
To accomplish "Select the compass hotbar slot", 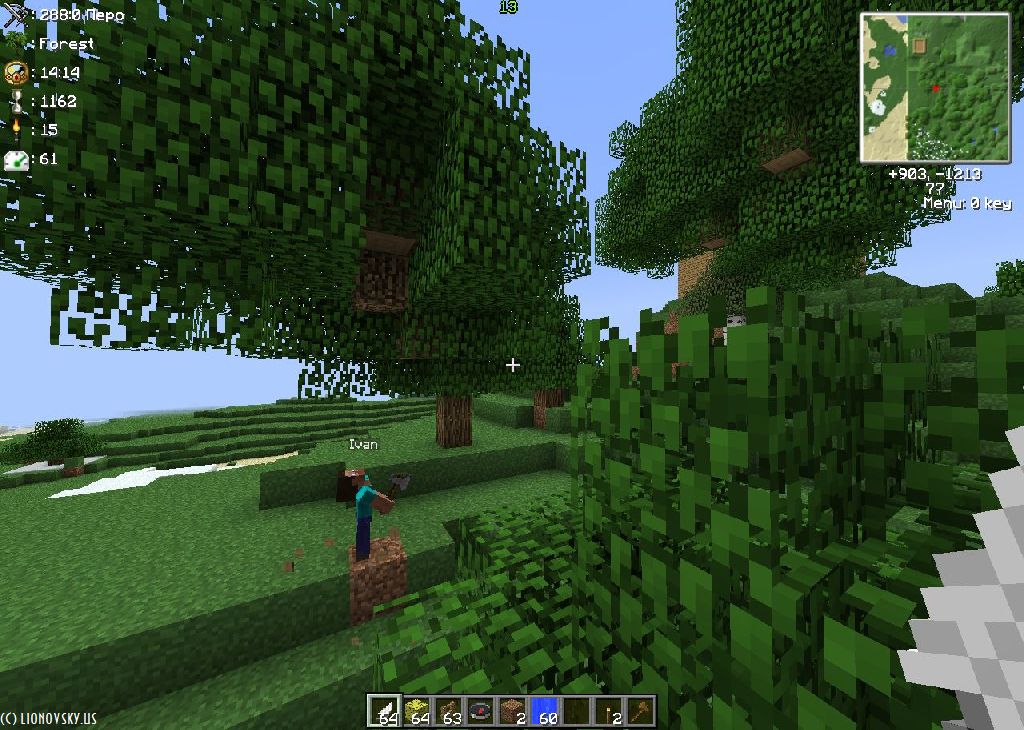I will coord(481,710).
